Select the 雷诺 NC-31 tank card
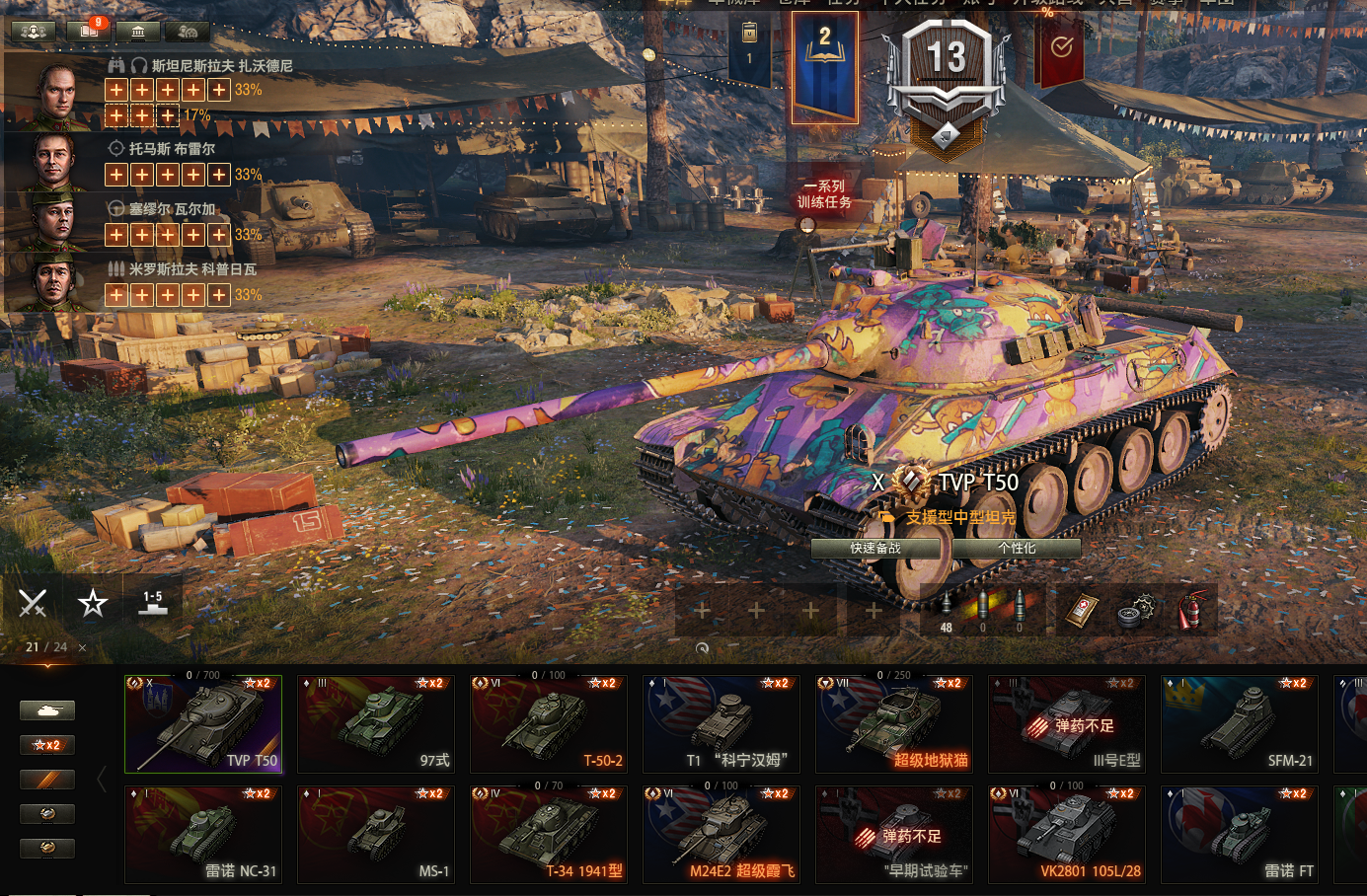 [203, 835]
